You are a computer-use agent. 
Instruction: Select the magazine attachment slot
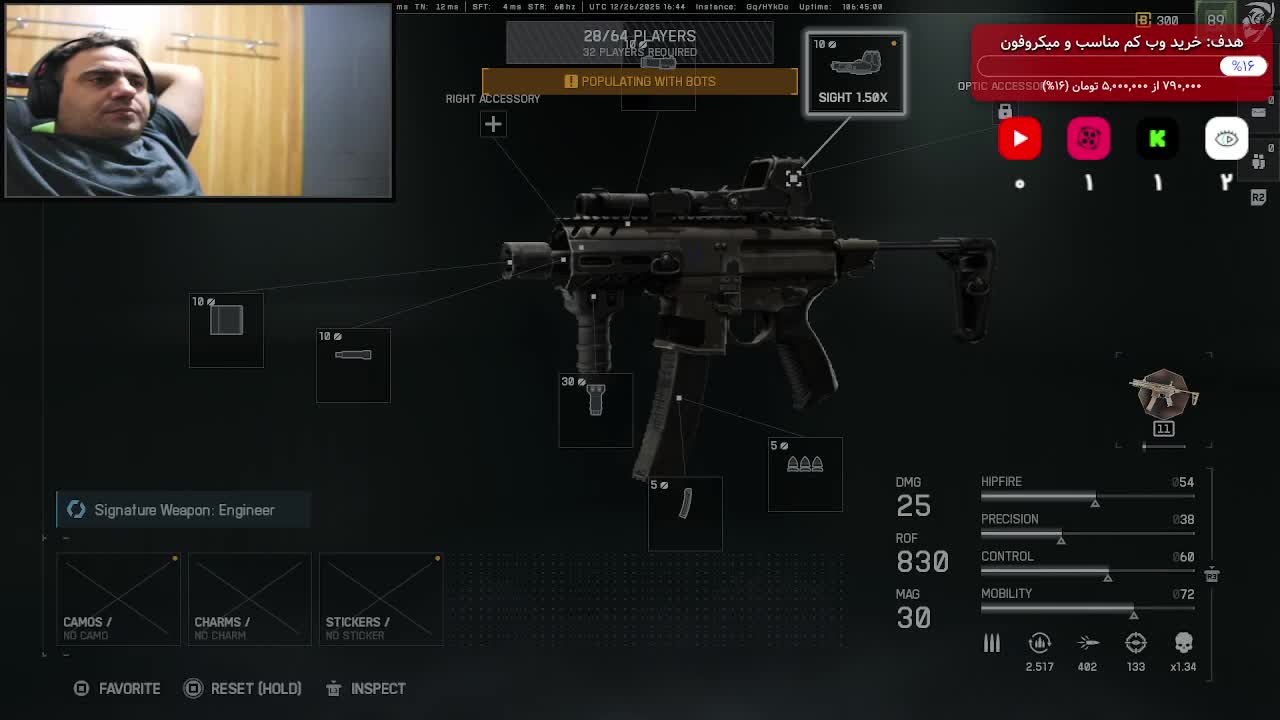click(x=685, y=513)
